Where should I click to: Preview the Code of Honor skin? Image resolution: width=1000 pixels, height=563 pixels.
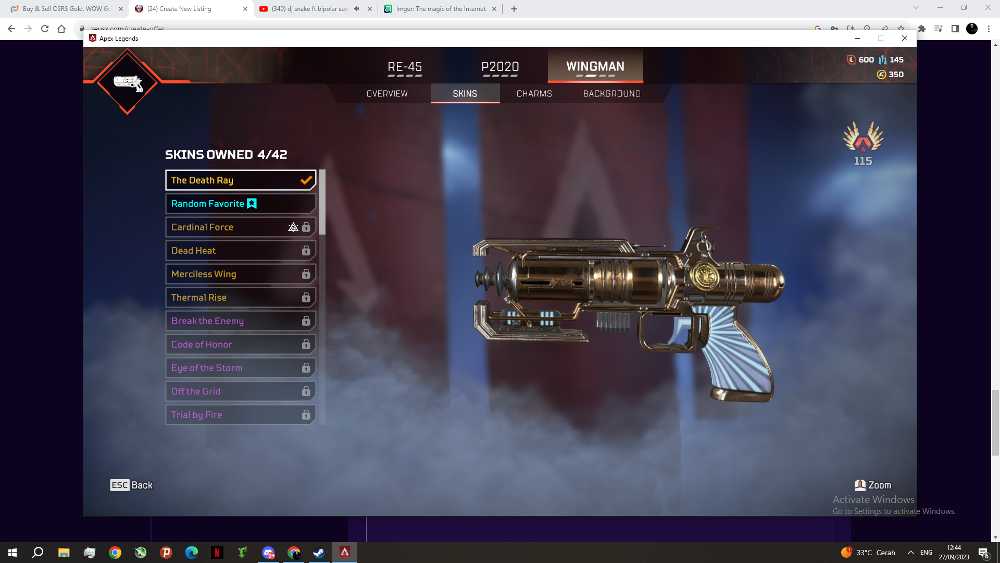[x=240, y=344]
